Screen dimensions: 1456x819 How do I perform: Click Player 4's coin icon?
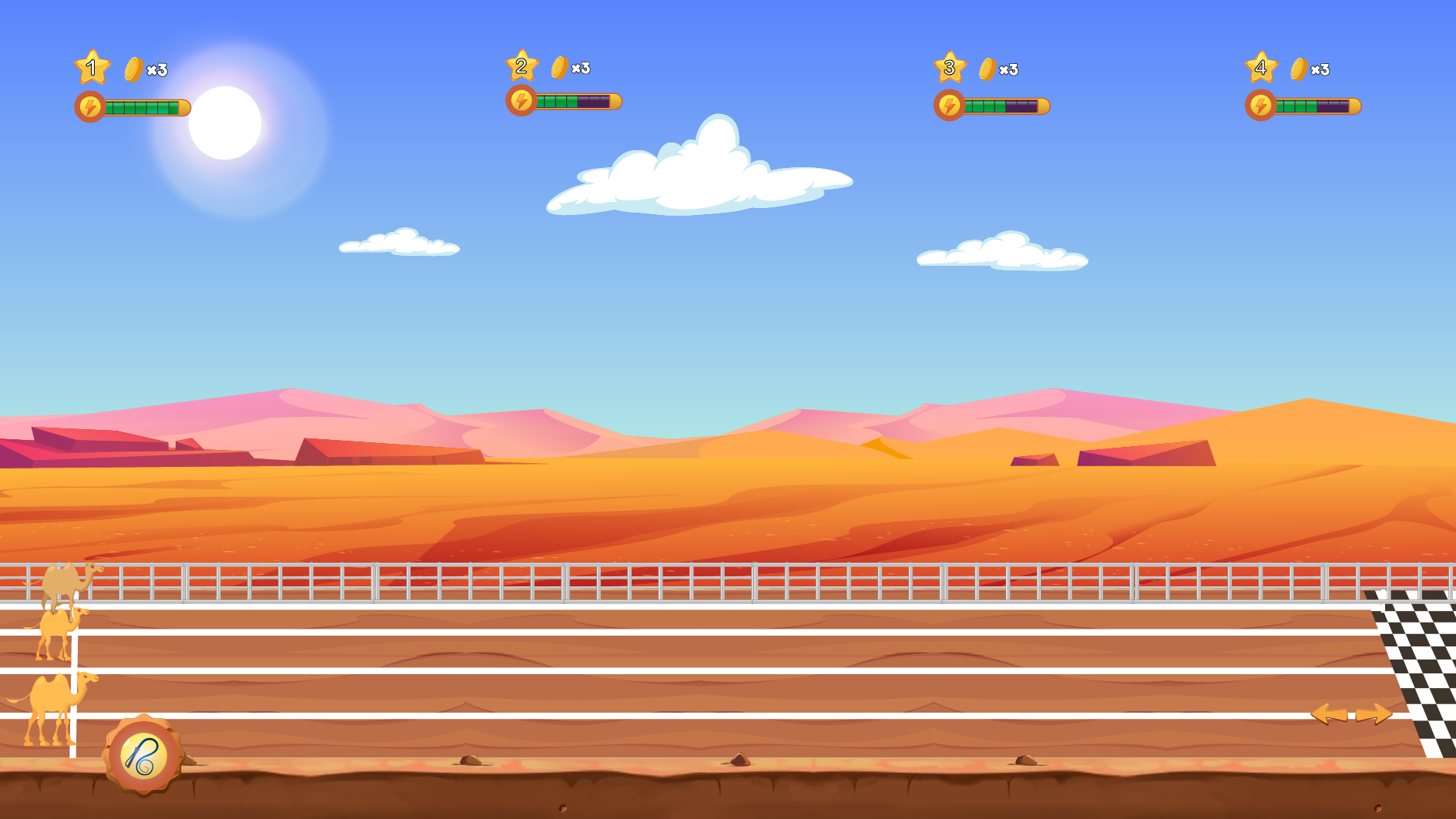1298,69
